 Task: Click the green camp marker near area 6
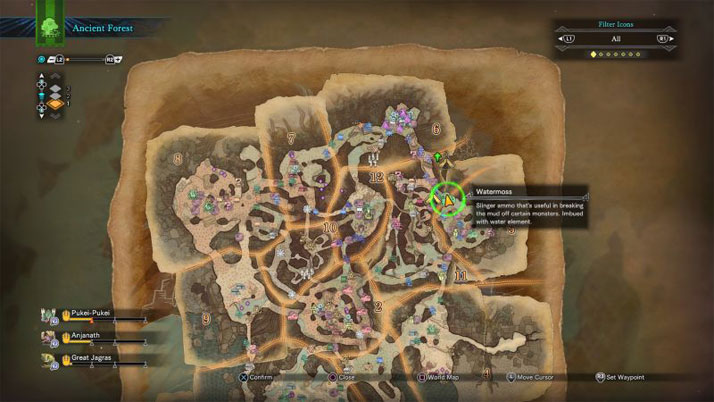436,158
